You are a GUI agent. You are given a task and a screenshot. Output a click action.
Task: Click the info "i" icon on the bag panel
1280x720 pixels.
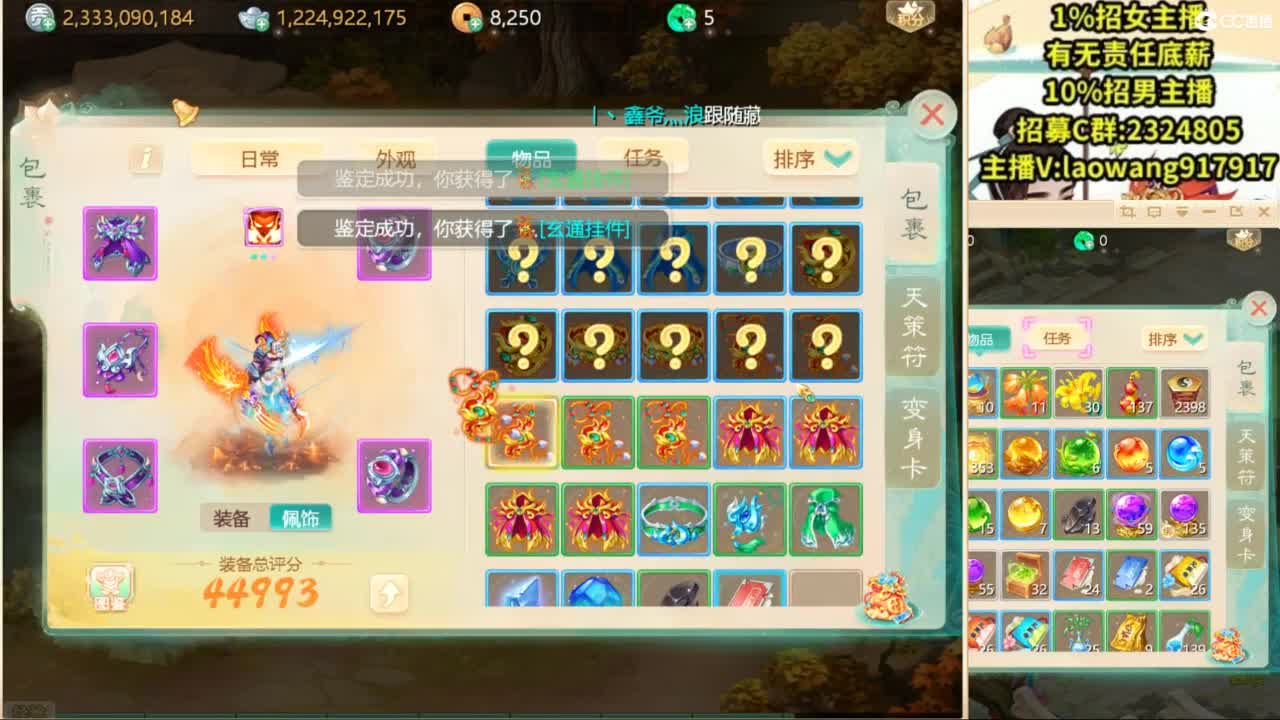coord(144,160)
